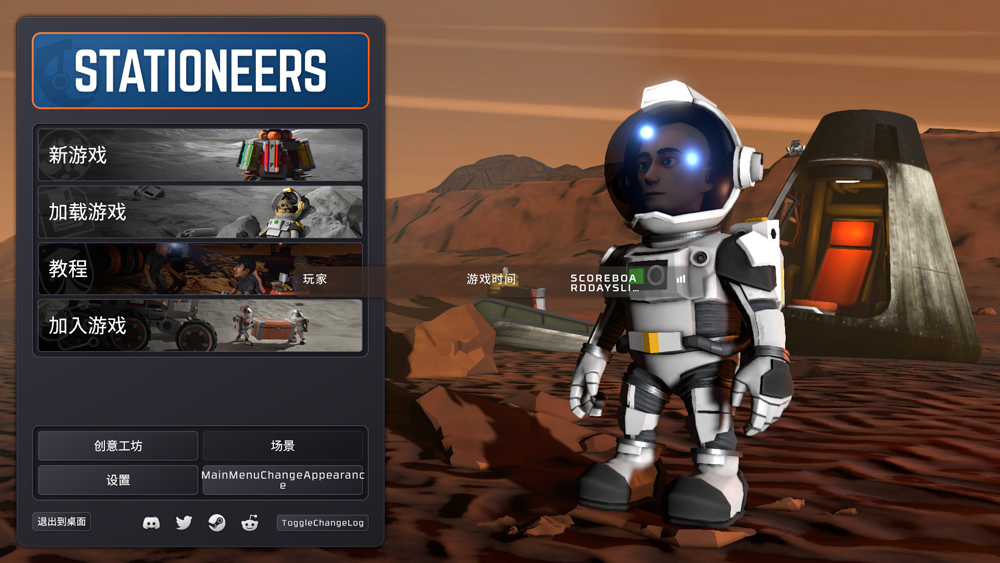Open the settings button (设置)

(118, 480)
